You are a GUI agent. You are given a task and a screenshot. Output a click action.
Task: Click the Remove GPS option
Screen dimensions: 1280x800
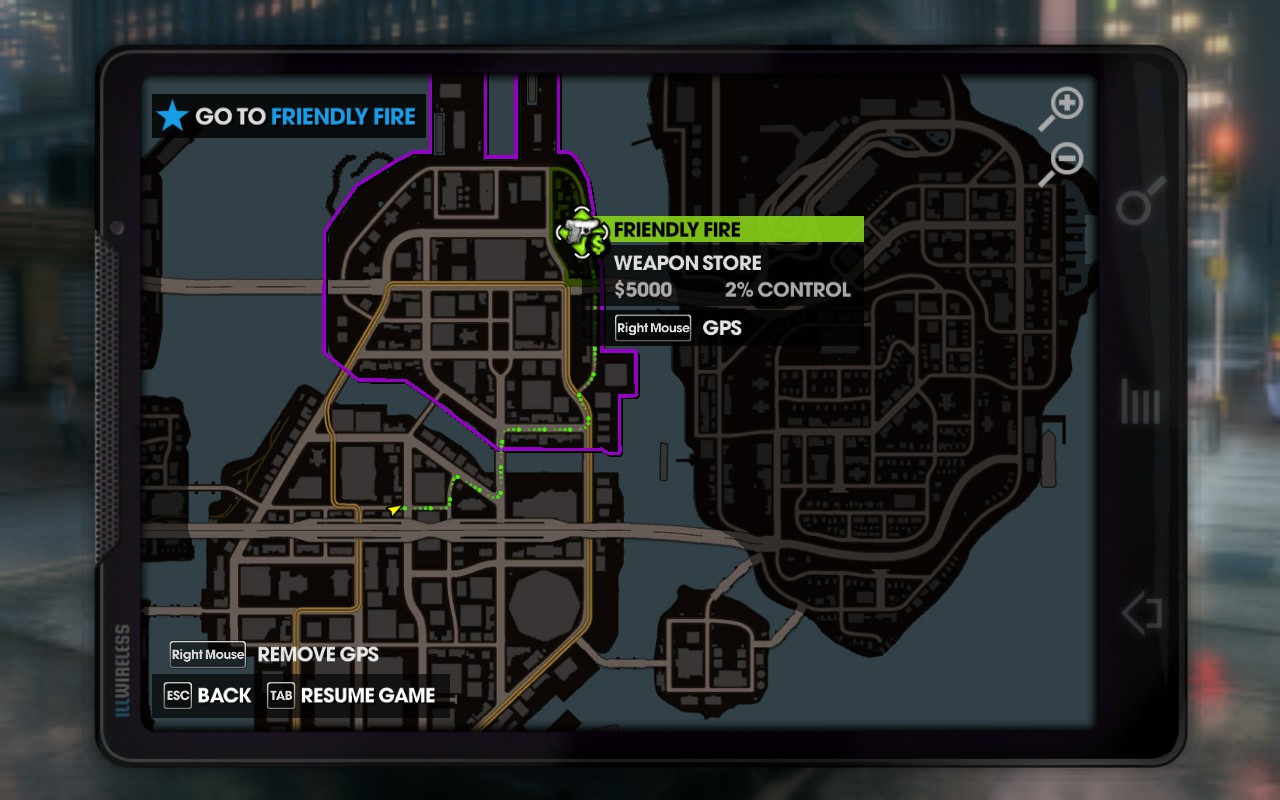click(276, 655)
